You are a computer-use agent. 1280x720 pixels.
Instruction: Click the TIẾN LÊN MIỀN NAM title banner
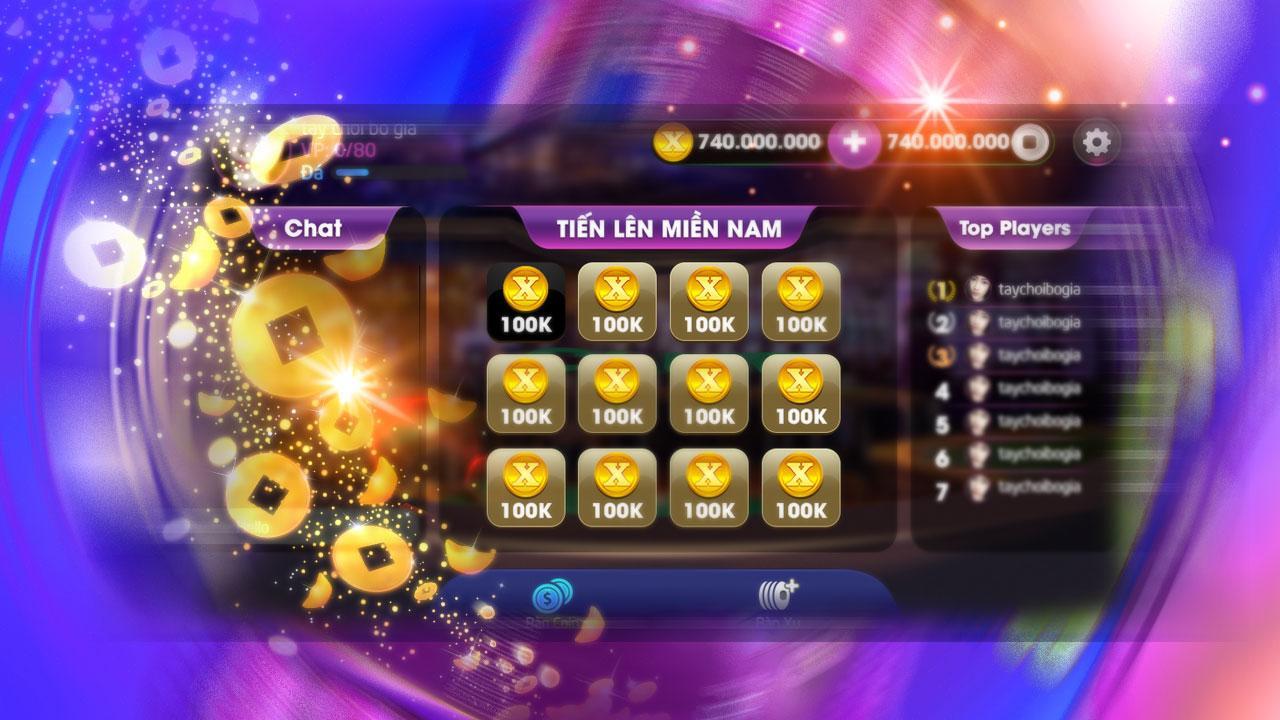click(x=672, y=226)
